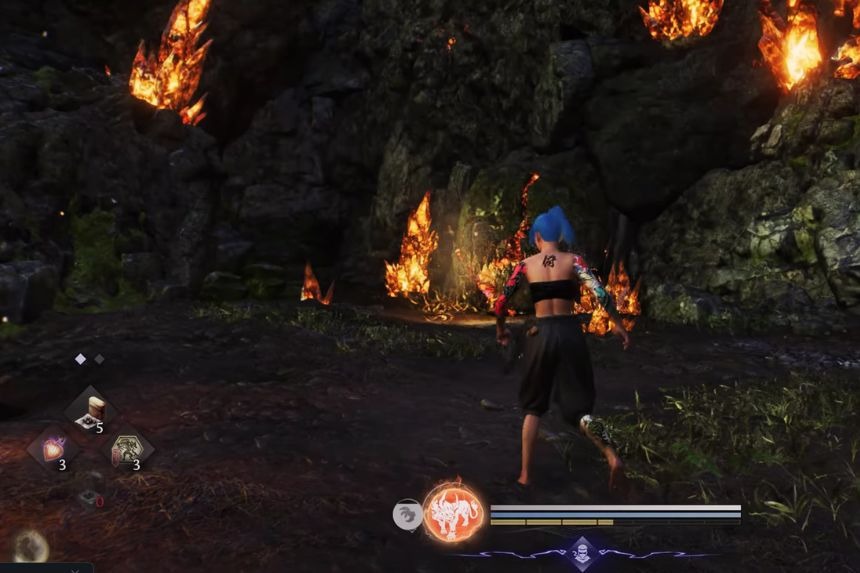Select the scroll item slot with count 5
Image resolution: width=860 pixels, height=573 pixels.
coord(90,411)
